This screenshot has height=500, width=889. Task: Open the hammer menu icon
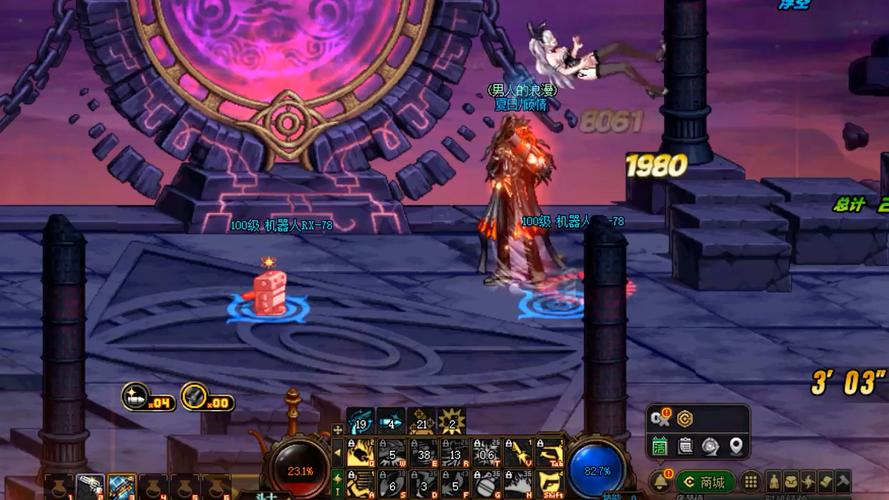coord(841,482)
